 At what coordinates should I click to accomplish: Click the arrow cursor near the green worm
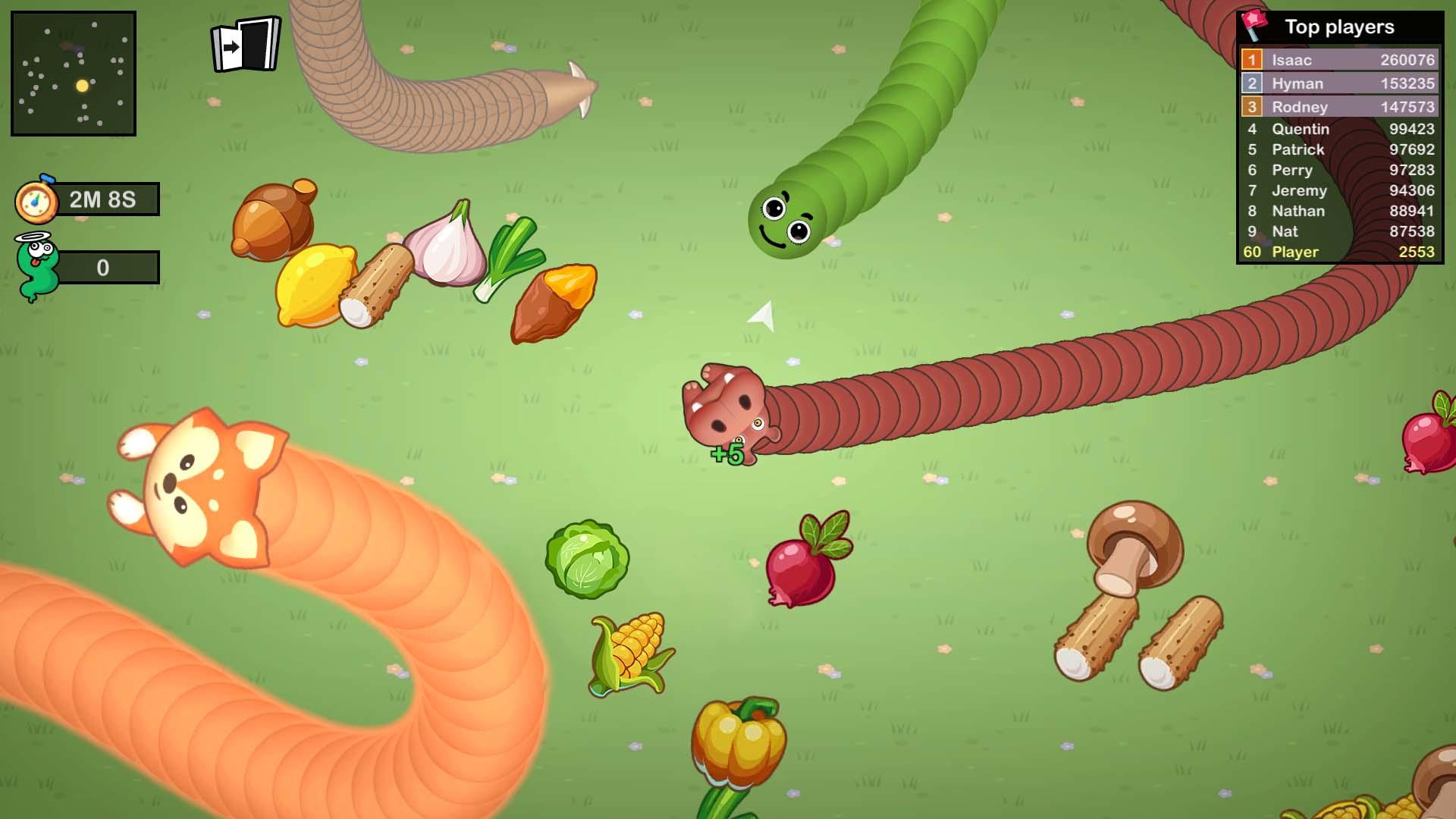[761, 315]
